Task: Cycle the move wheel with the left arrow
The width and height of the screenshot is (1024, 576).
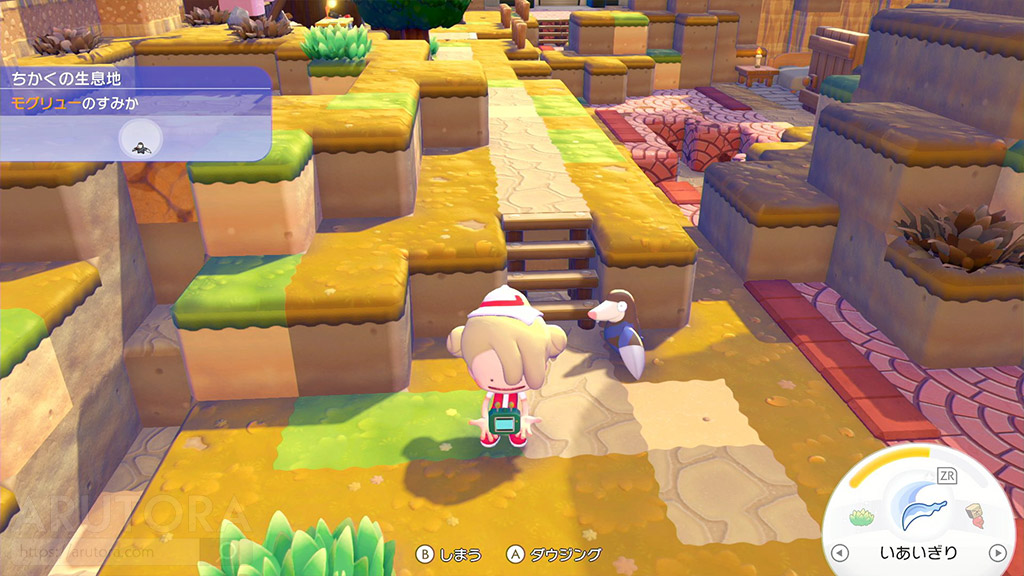Action: (x=840, y=553)
